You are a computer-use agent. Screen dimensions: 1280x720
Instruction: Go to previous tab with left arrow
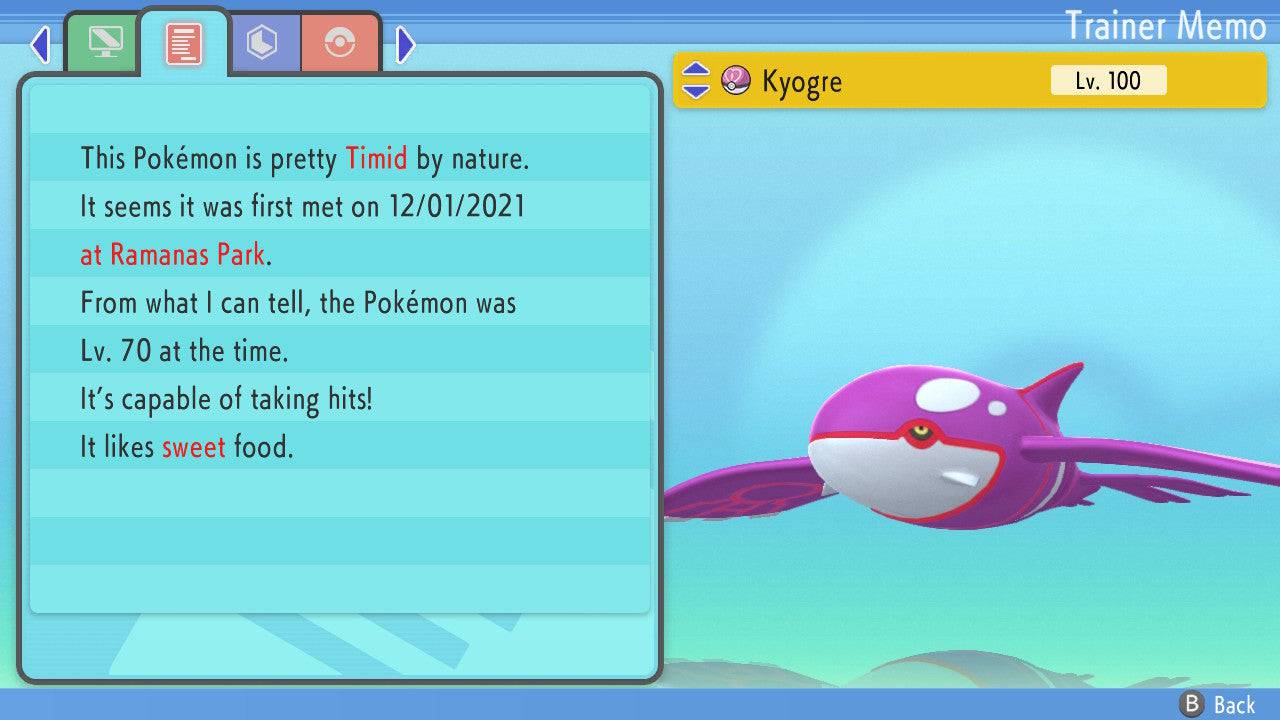click(x=40, y=44)
